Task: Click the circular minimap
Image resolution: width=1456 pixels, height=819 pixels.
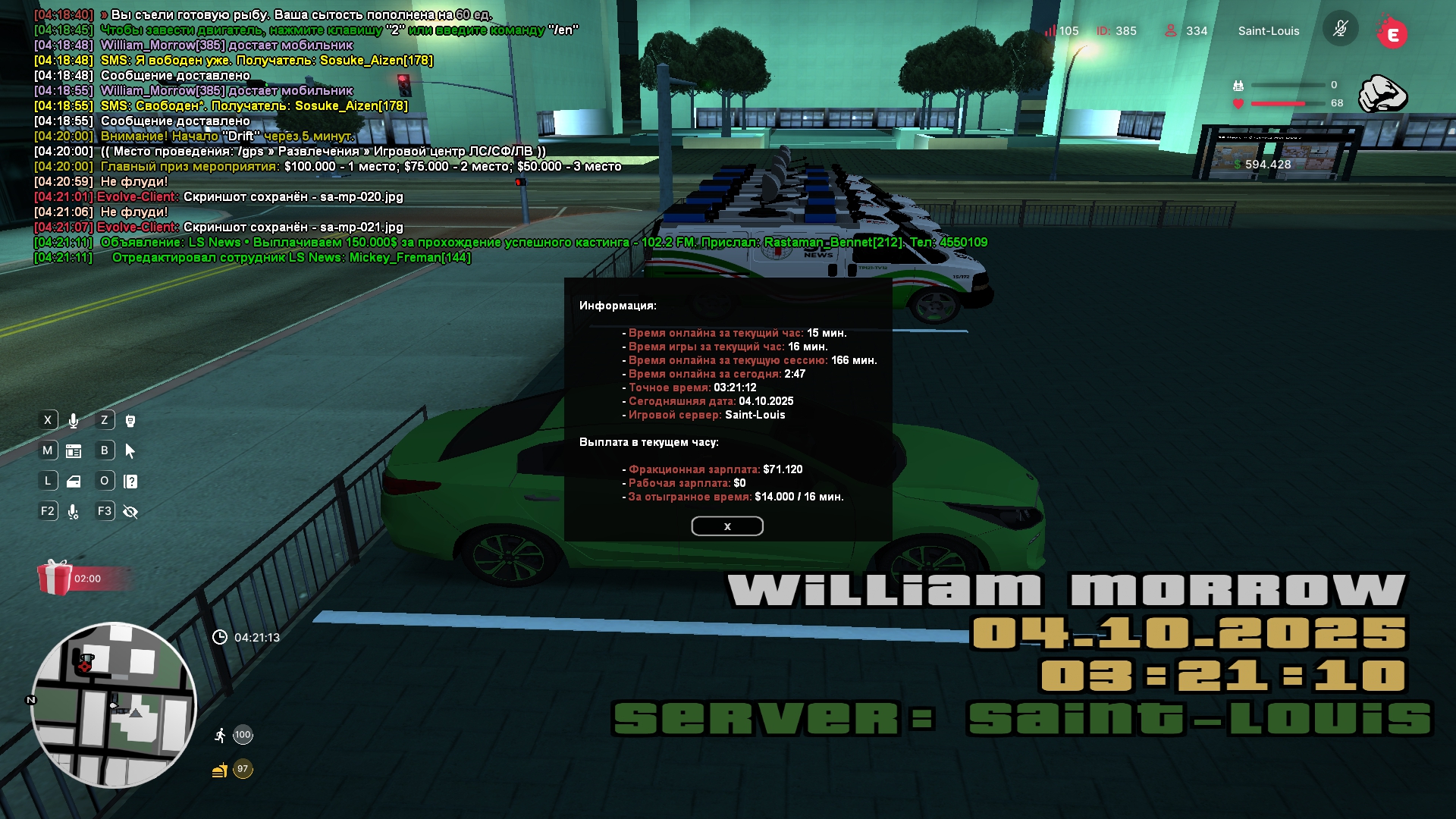Action: click(114, 705)
